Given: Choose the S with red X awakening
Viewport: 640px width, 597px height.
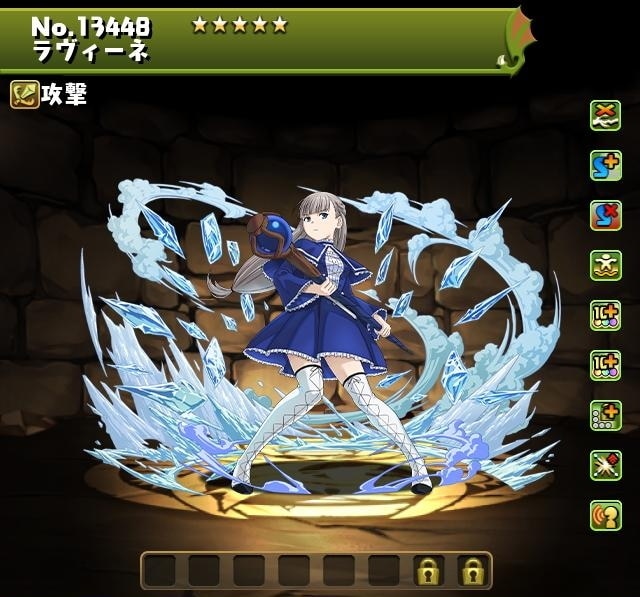Looking at the screenshot, I should click(x=605, y=215).
